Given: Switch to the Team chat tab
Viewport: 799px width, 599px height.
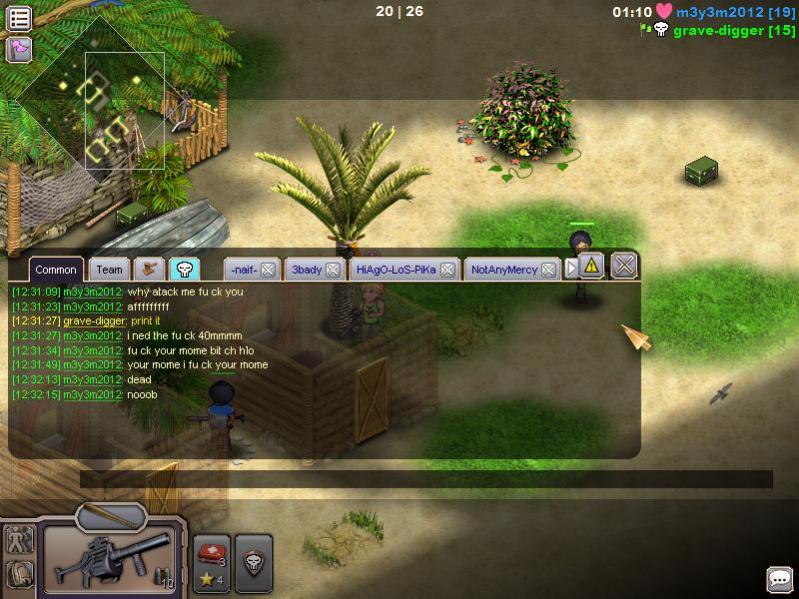Looking at the screenshot, I should (x=109, y=269).
